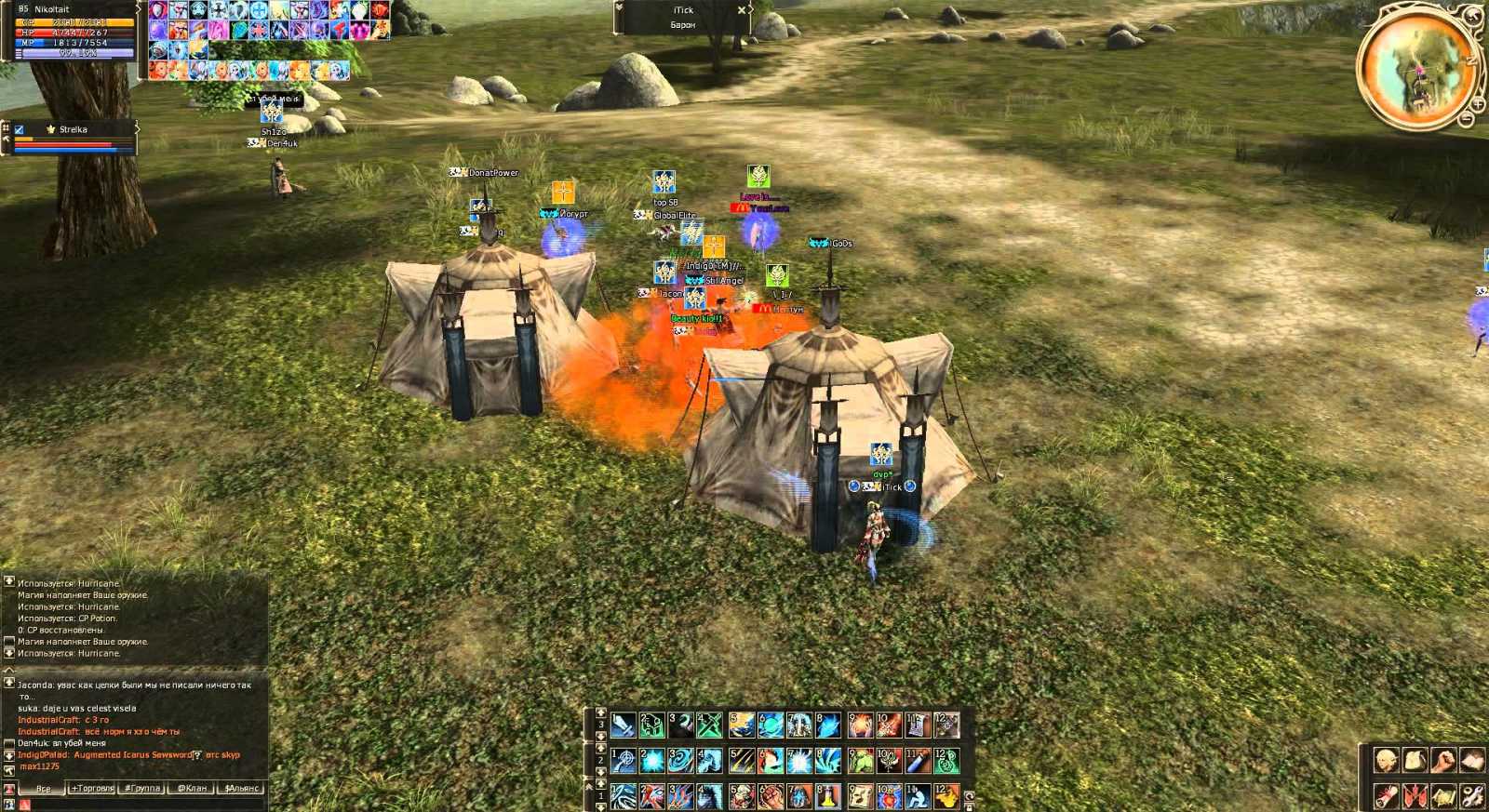Select the @Клан chat tab
This screenshot has width=1489, height=812.
[192, 788]
